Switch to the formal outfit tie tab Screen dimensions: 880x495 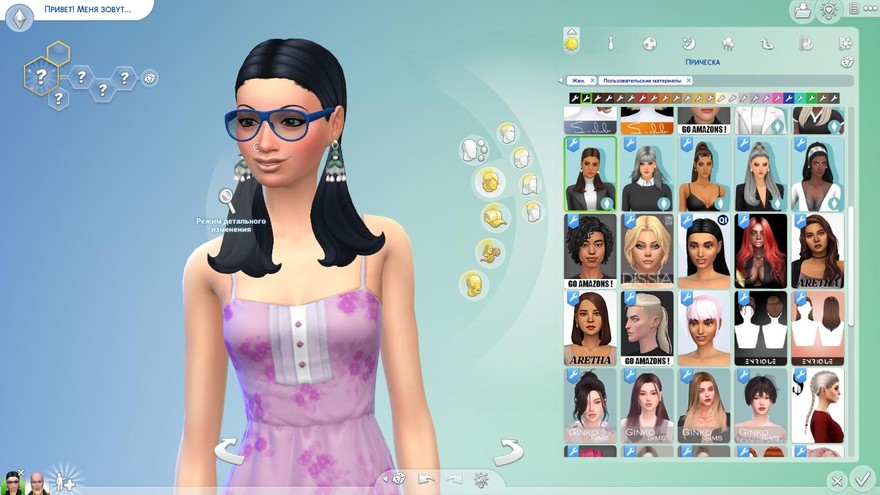[x=610, y=44]
